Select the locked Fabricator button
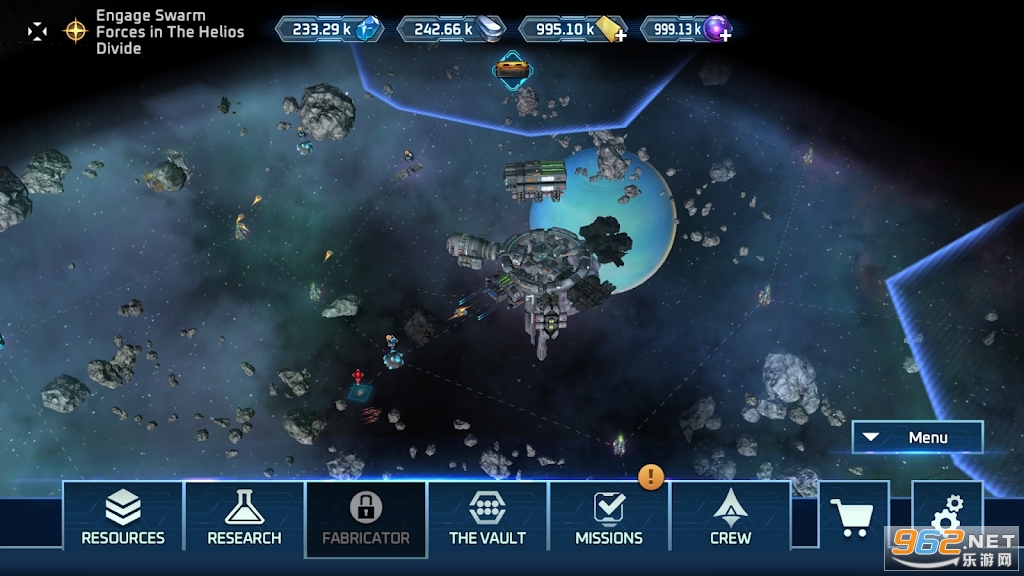Image resolution: width=1024 pixels, height=576 pixels. (366, 518)
